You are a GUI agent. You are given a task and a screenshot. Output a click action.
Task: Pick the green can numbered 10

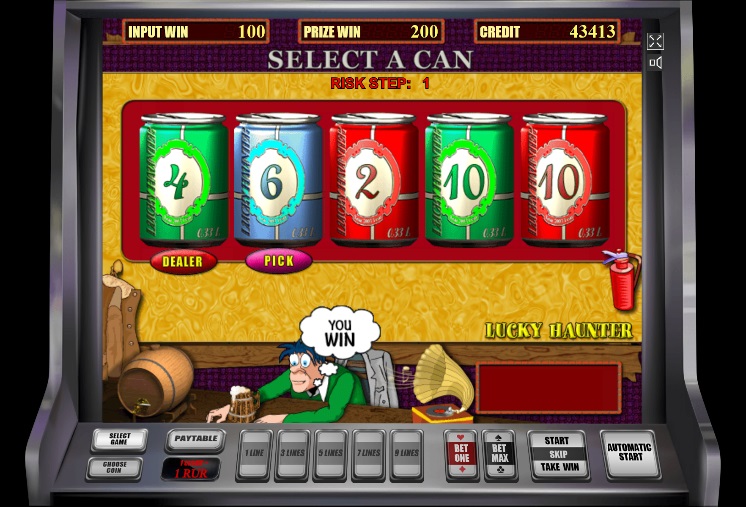pos(470,180)
